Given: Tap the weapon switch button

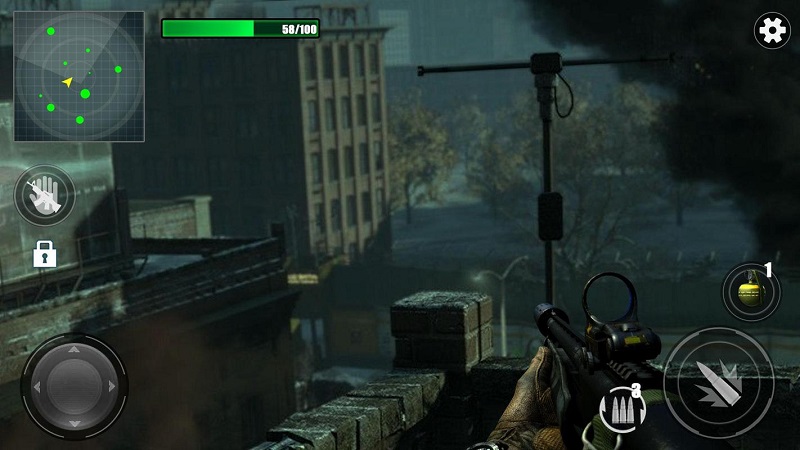Looking at the screenshot, I should [45, 194].
